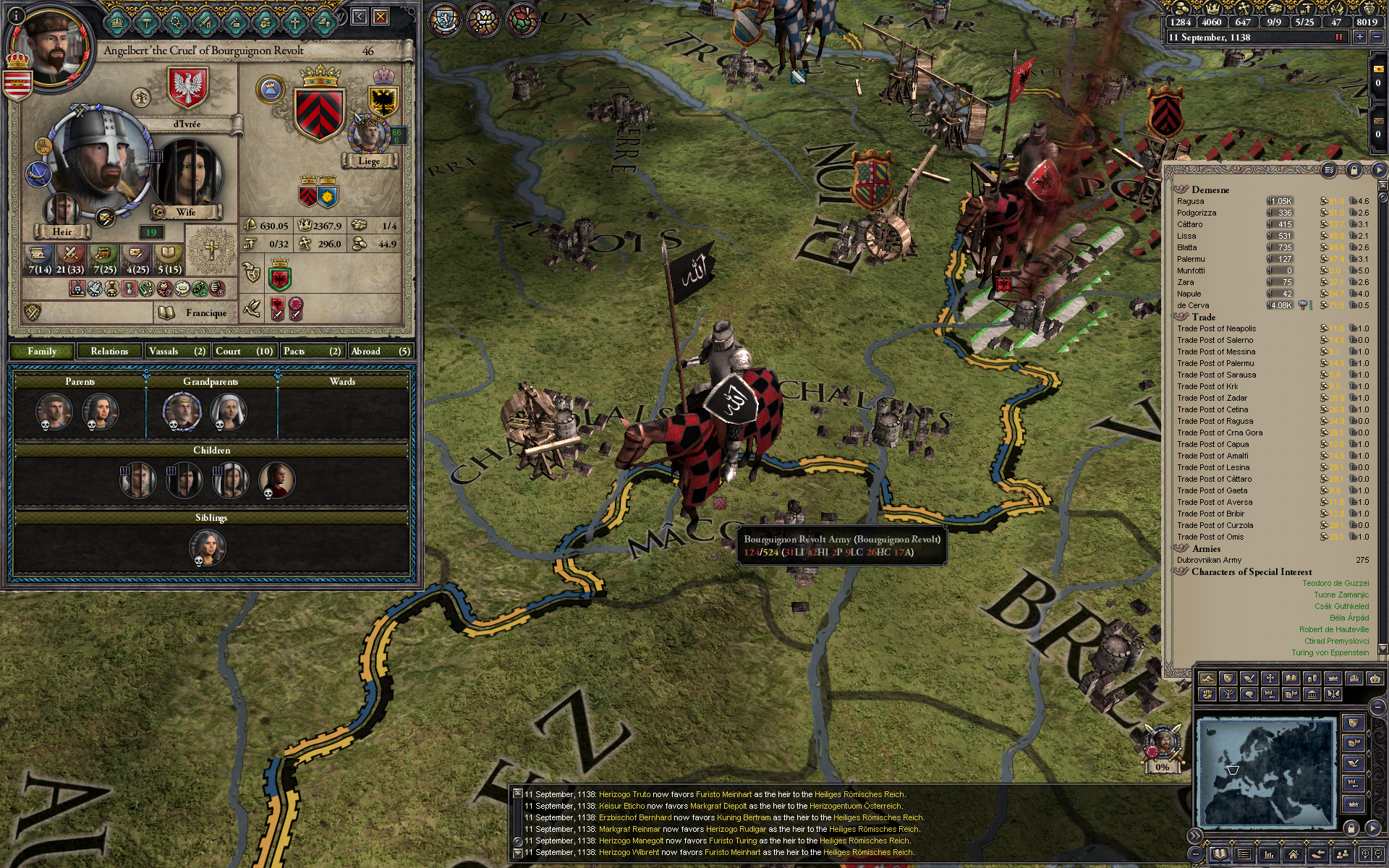Select the Pacts tab

[x=311, y=352]
